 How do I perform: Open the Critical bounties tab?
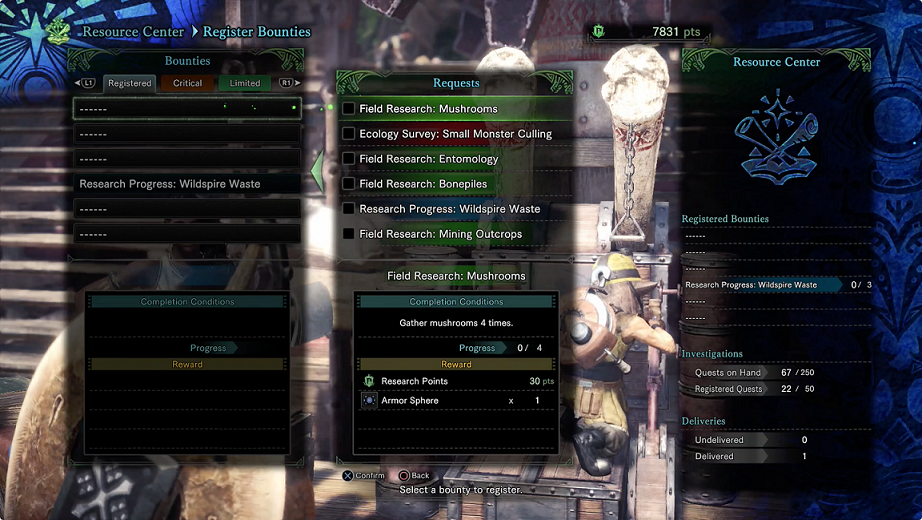point(187,84)
